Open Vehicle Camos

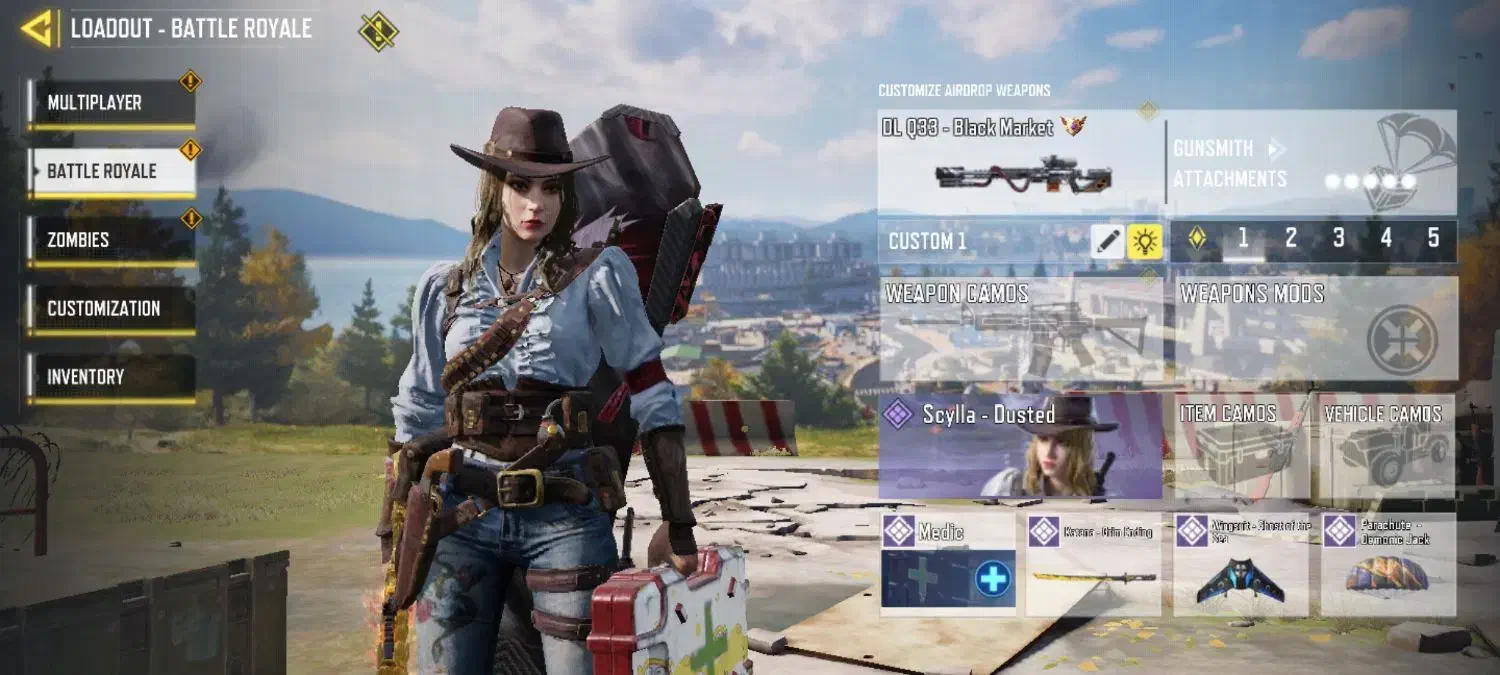click(x=1387, y=446)
